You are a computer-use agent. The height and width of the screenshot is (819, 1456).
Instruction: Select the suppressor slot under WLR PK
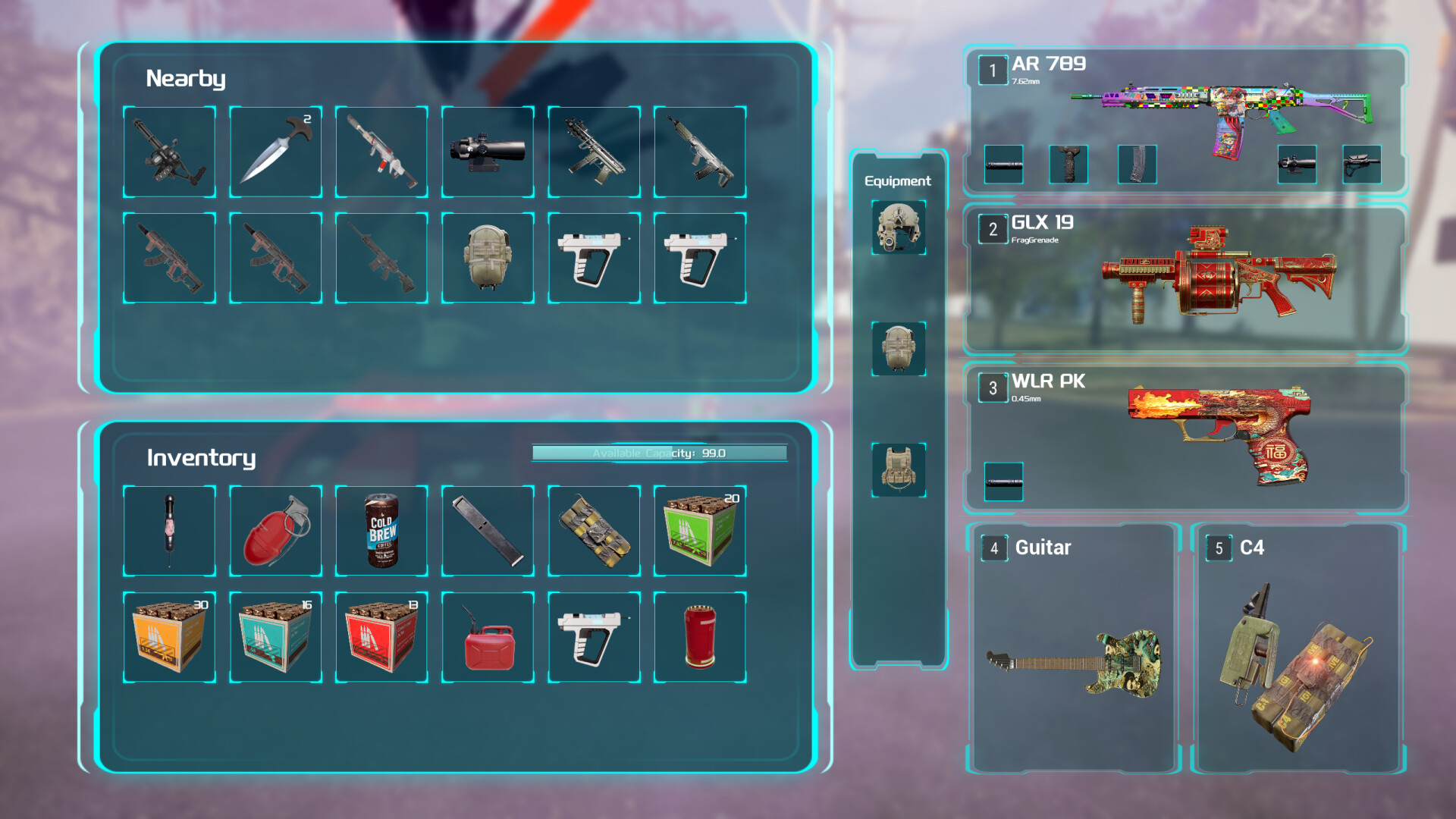(1003, 484)
